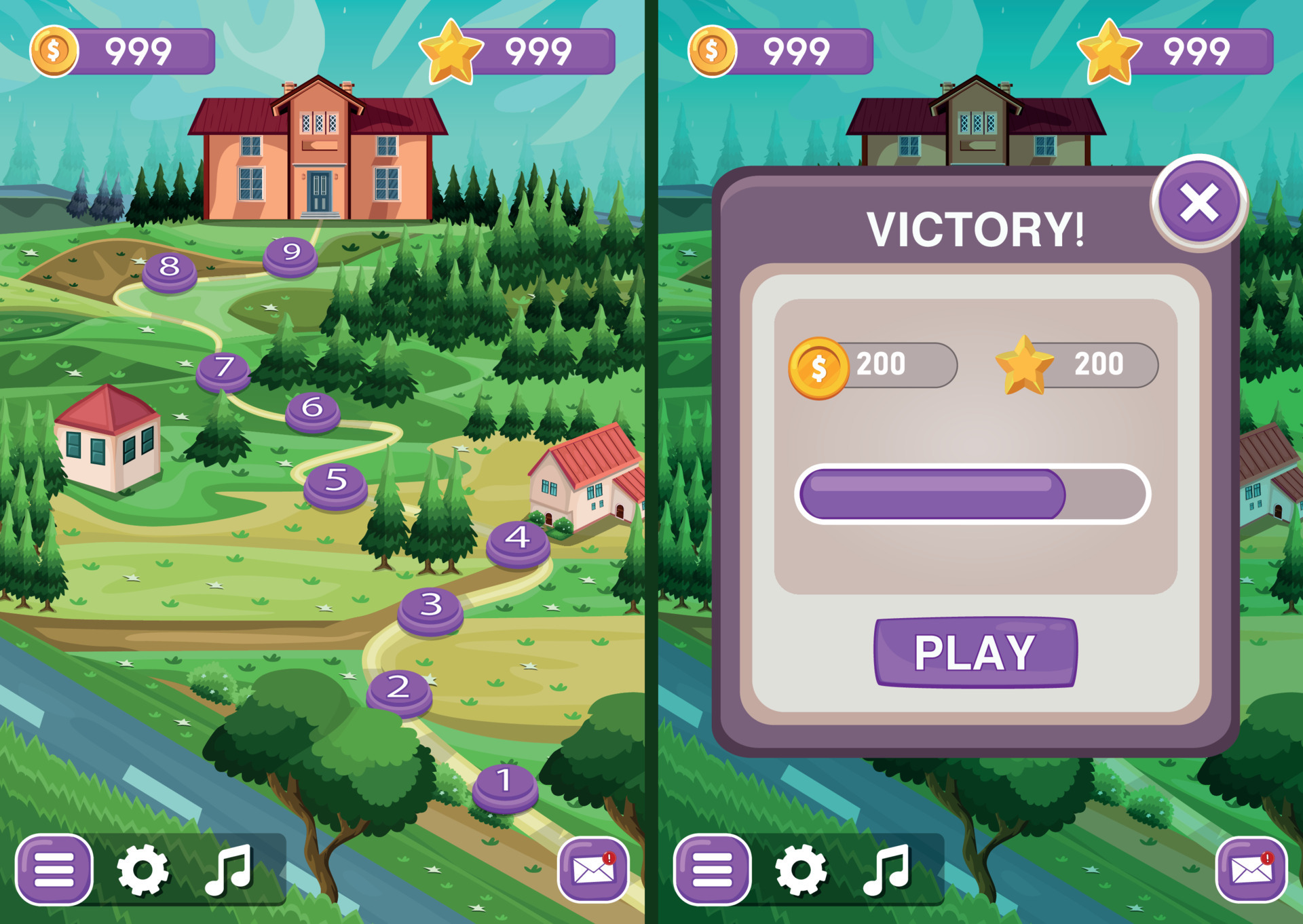Open the hamburger menu on the level map
Screen dimensions: 1303x924
(x=56, y=868)
